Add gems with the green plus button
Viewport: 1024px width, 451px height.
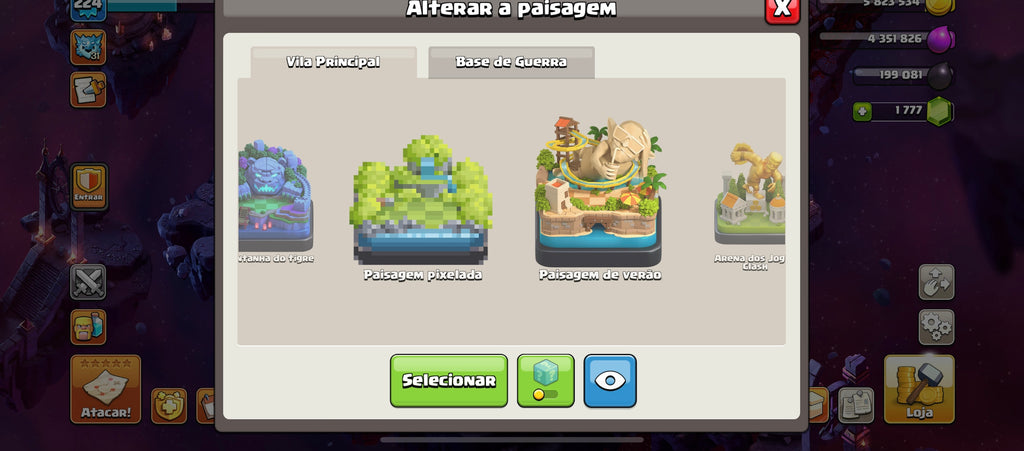click(x=862, y=111)
